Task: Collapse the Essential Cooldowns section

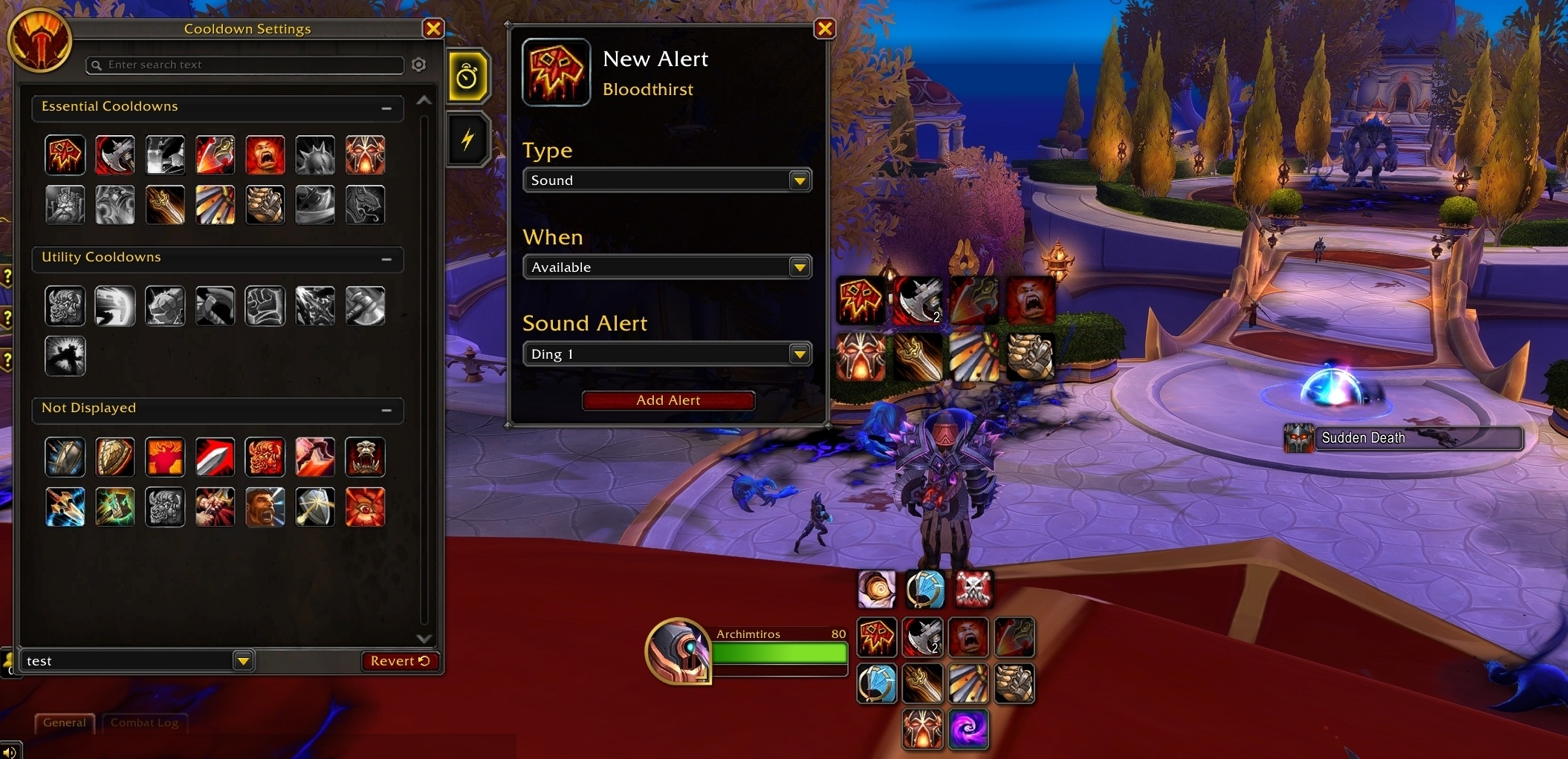Action: (386, 108)
